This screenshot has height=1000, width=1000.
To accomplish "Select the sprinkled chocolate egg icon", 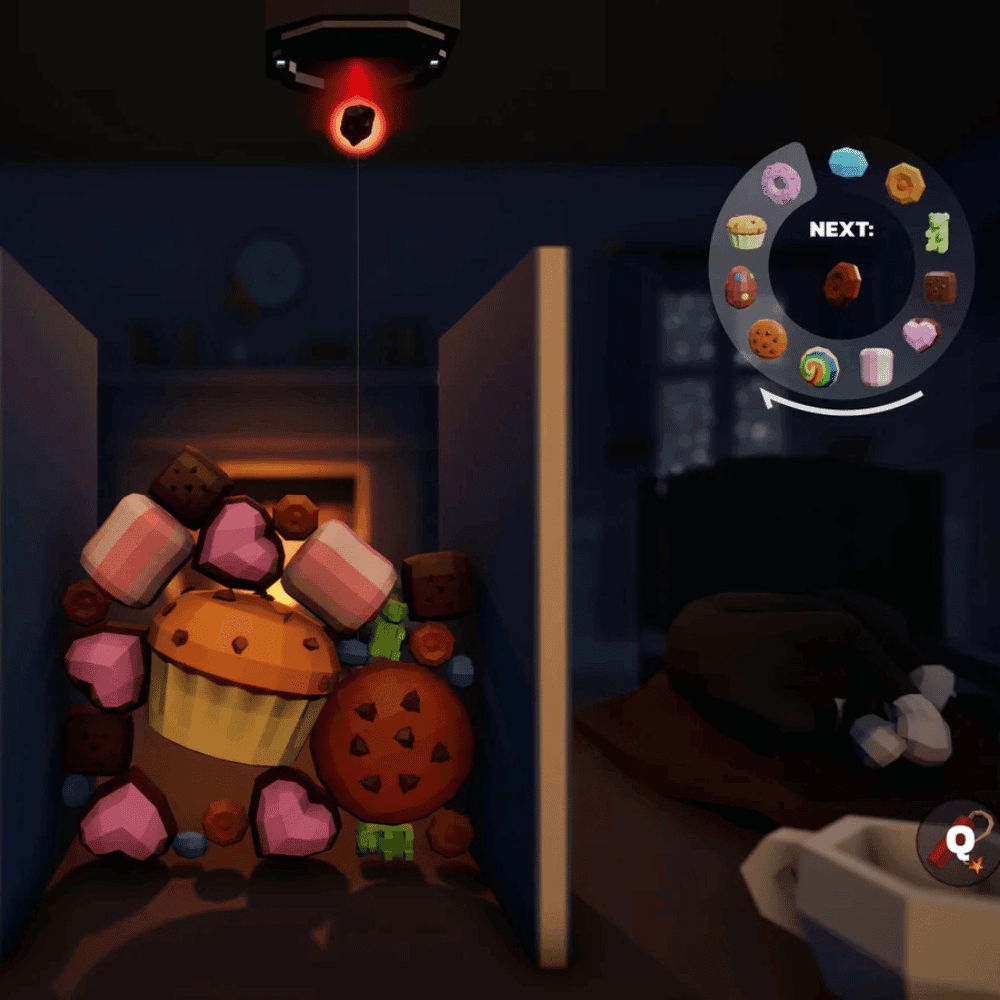I will tap(741, 287).
